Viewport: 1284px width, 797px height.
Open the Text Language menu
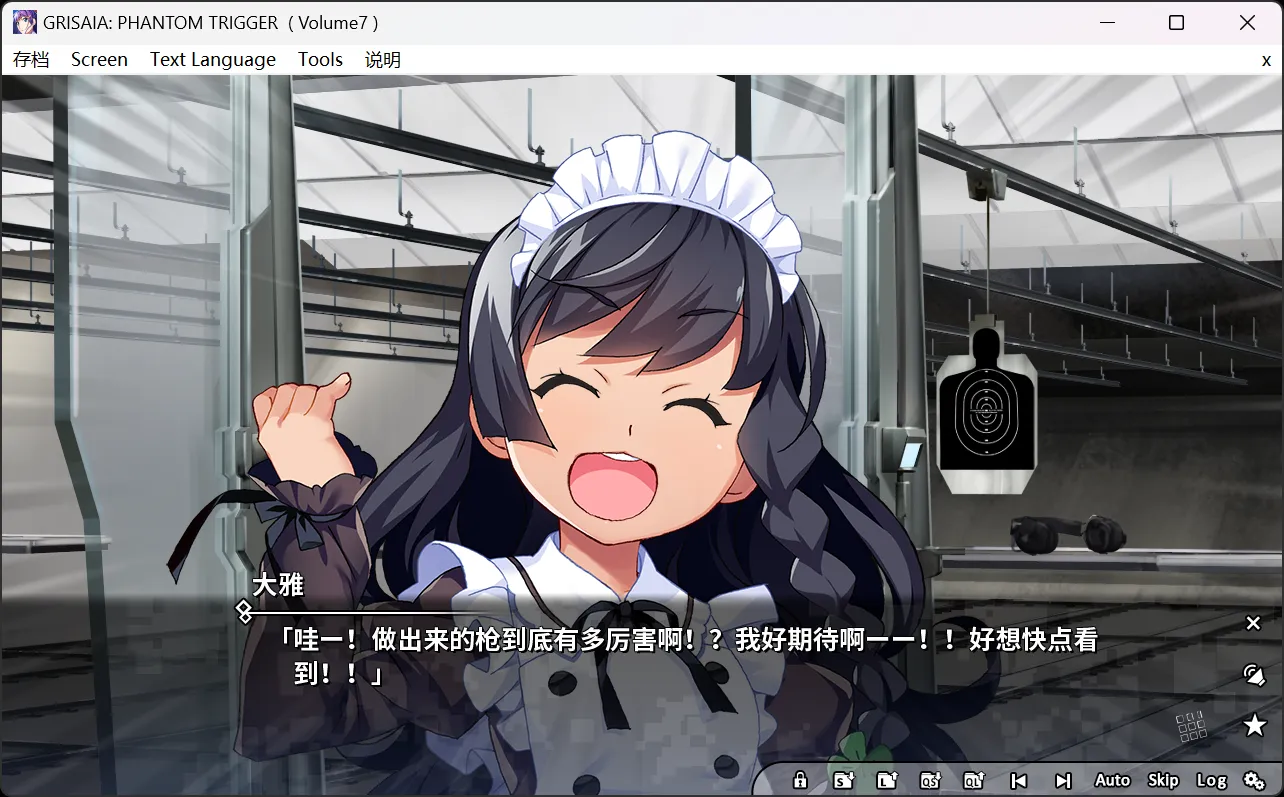coord(212,59)
